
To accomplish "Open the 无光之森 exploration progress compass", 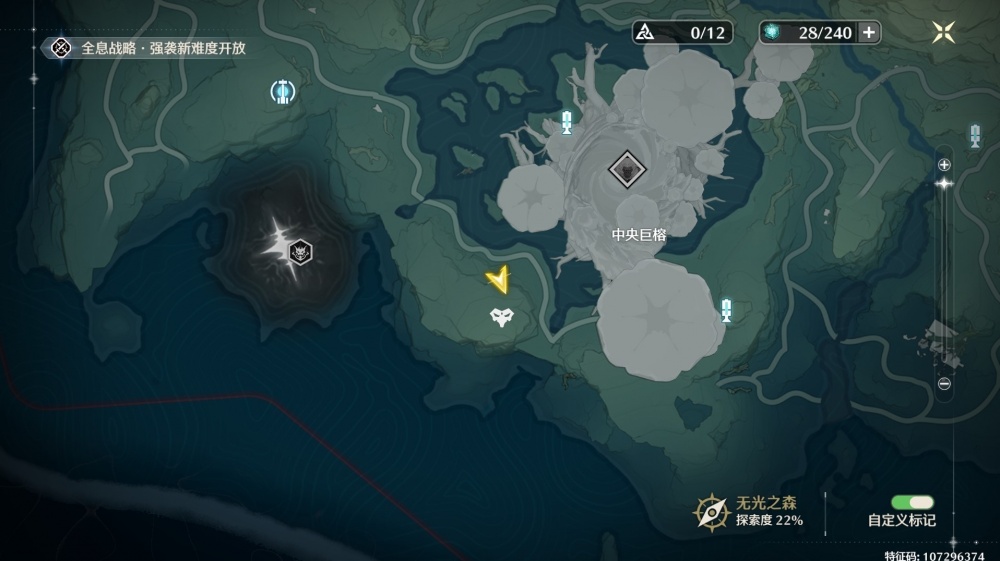I will pos(710,512).
